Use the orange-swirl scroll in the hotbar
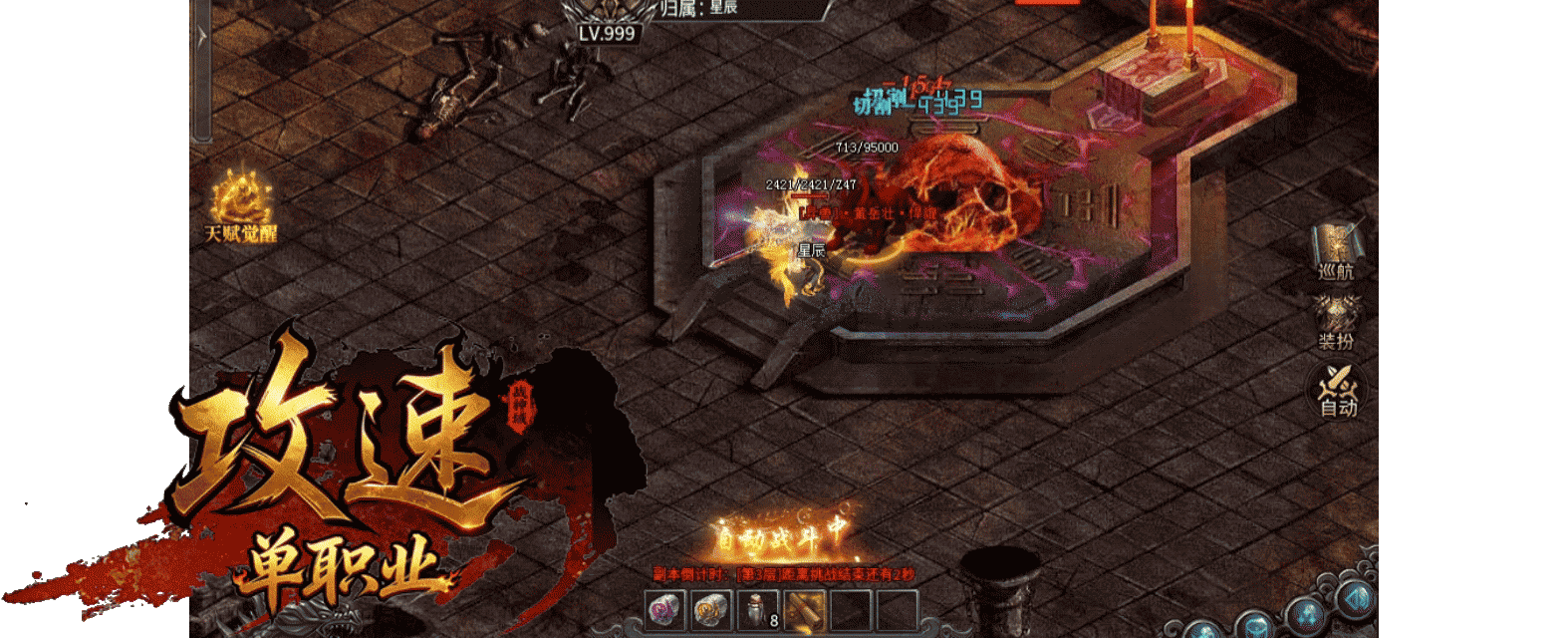 click(x=711, y=610)
